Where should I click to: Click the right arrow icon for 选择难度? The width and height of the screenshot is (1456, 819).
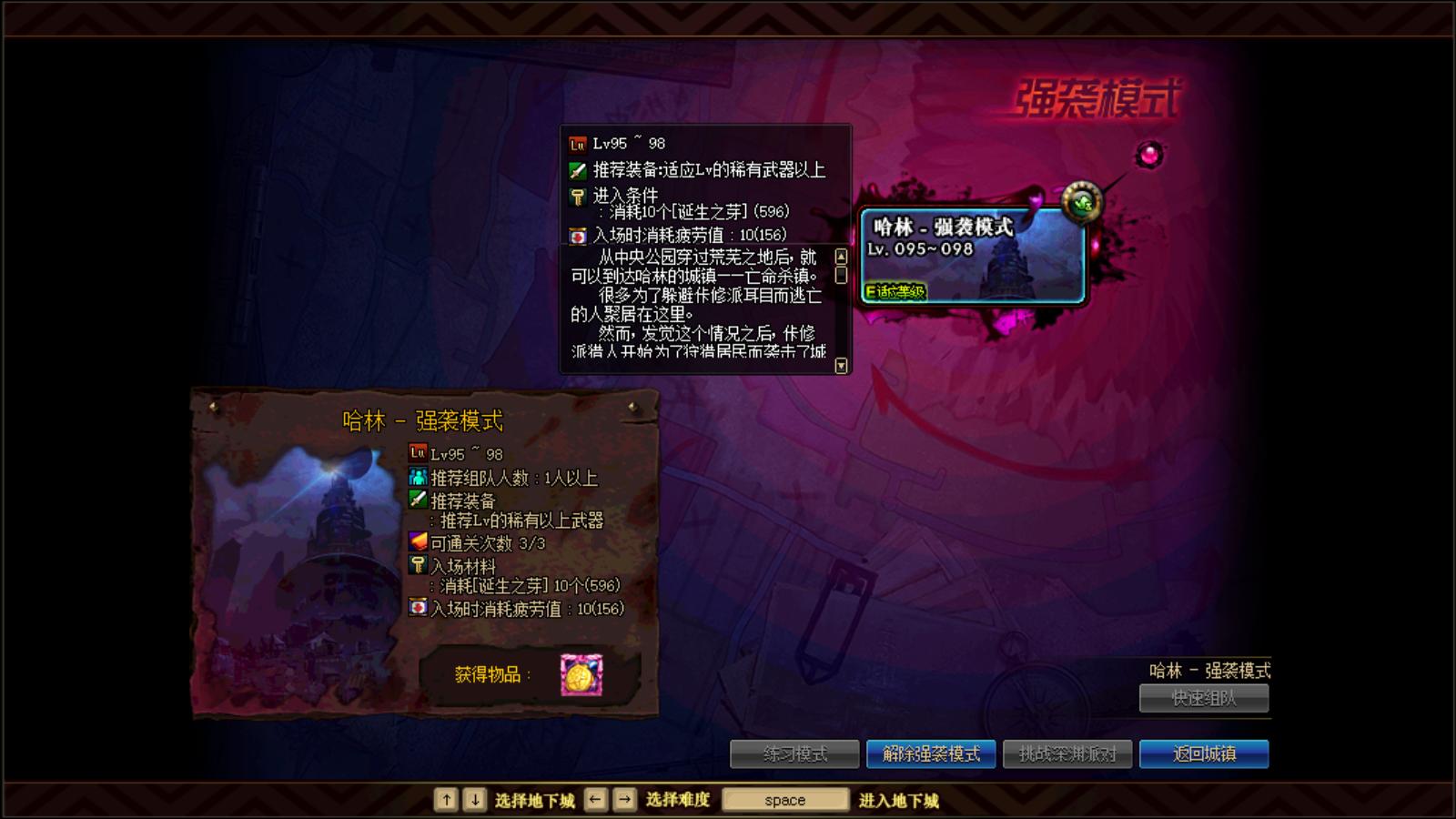[x=622, y=799]
